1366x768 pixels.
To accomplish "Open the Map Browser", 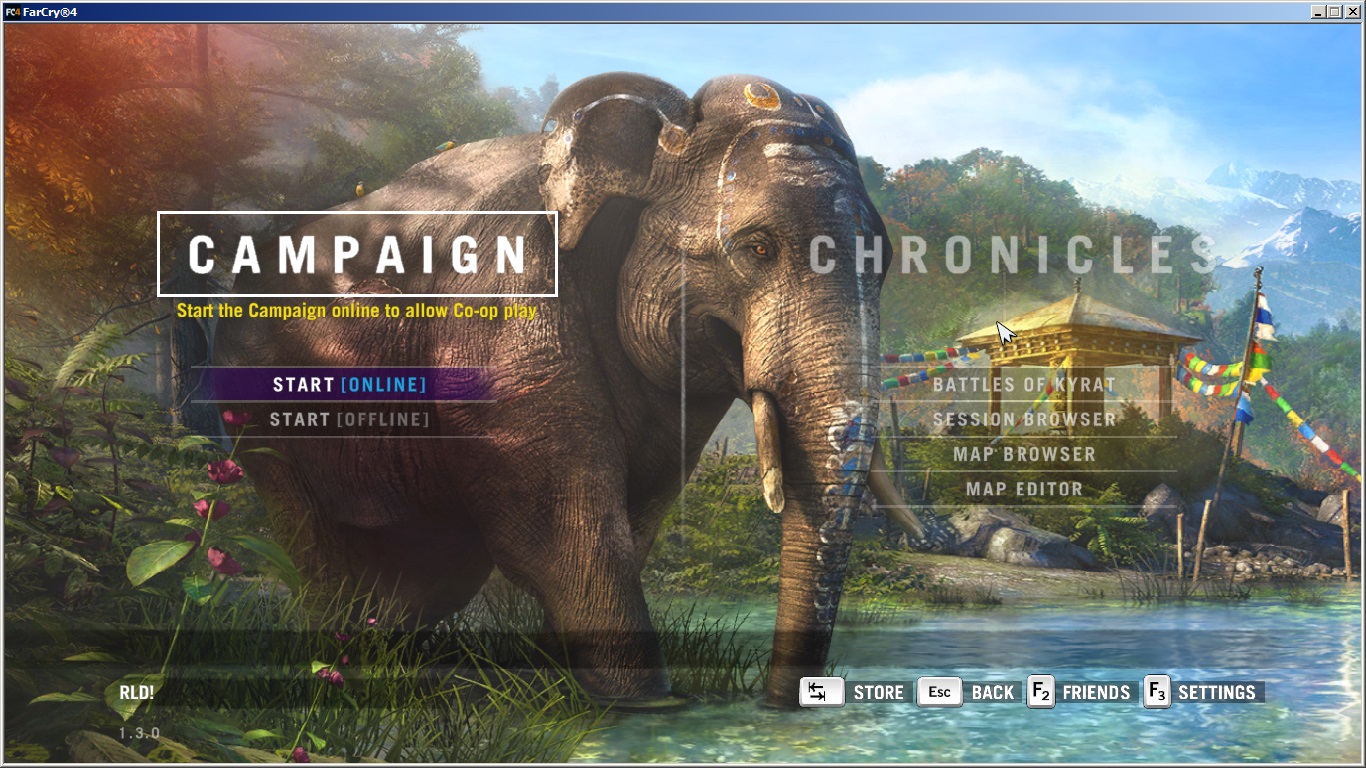I will point(1024,455).
